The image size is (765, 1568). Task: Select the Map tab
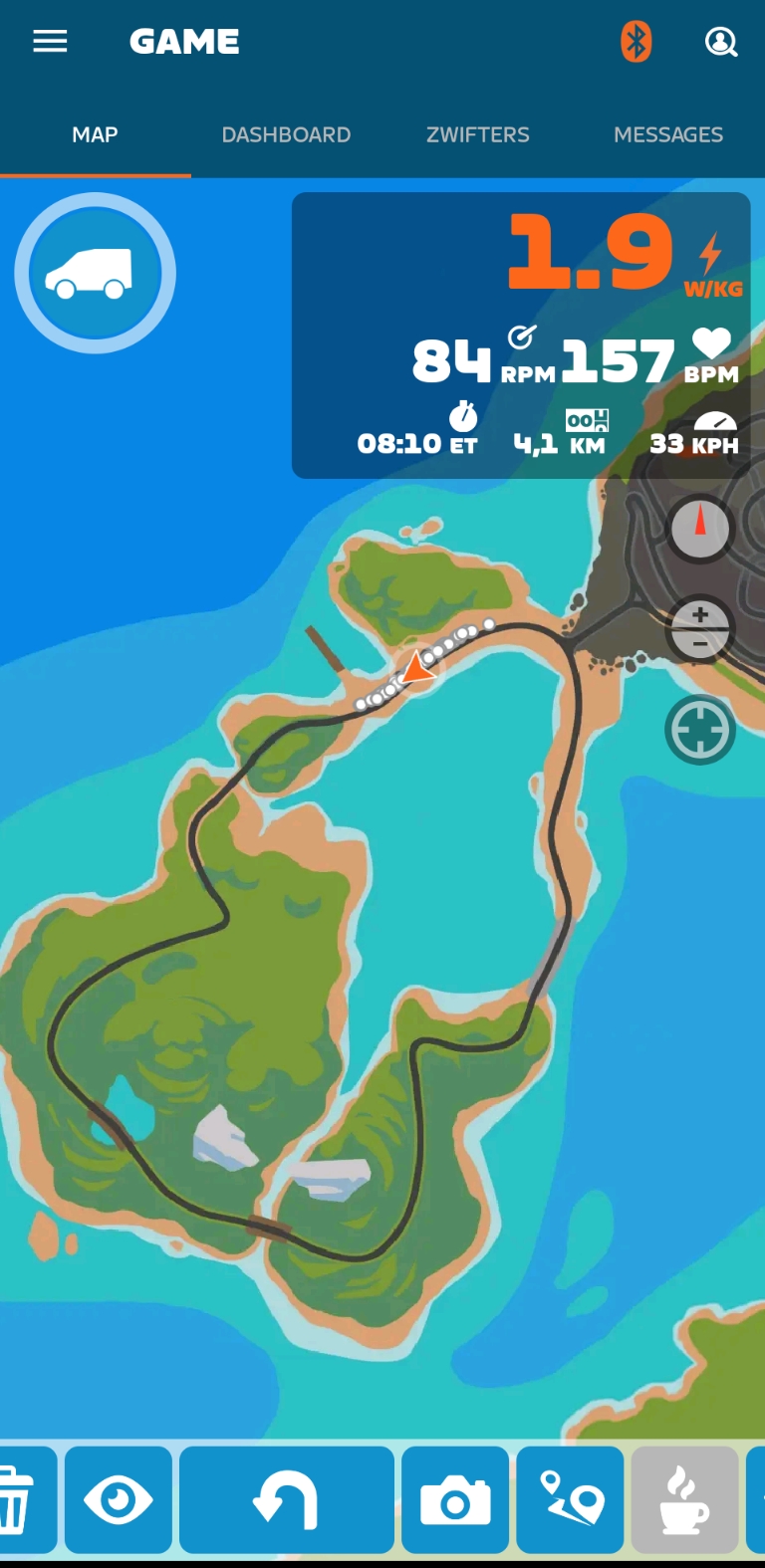95,134
